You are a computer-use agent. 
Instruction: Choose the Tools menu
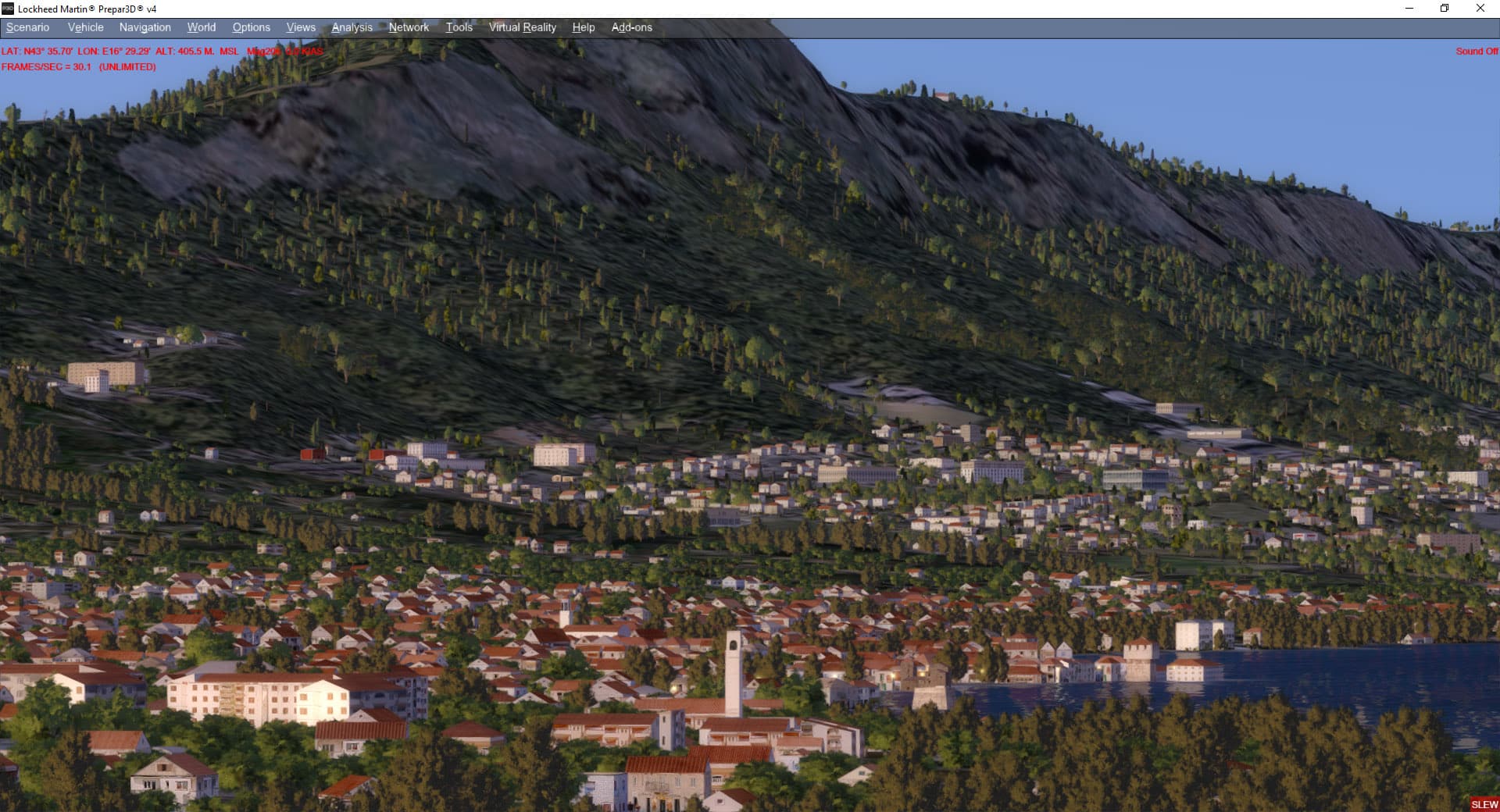459,27
